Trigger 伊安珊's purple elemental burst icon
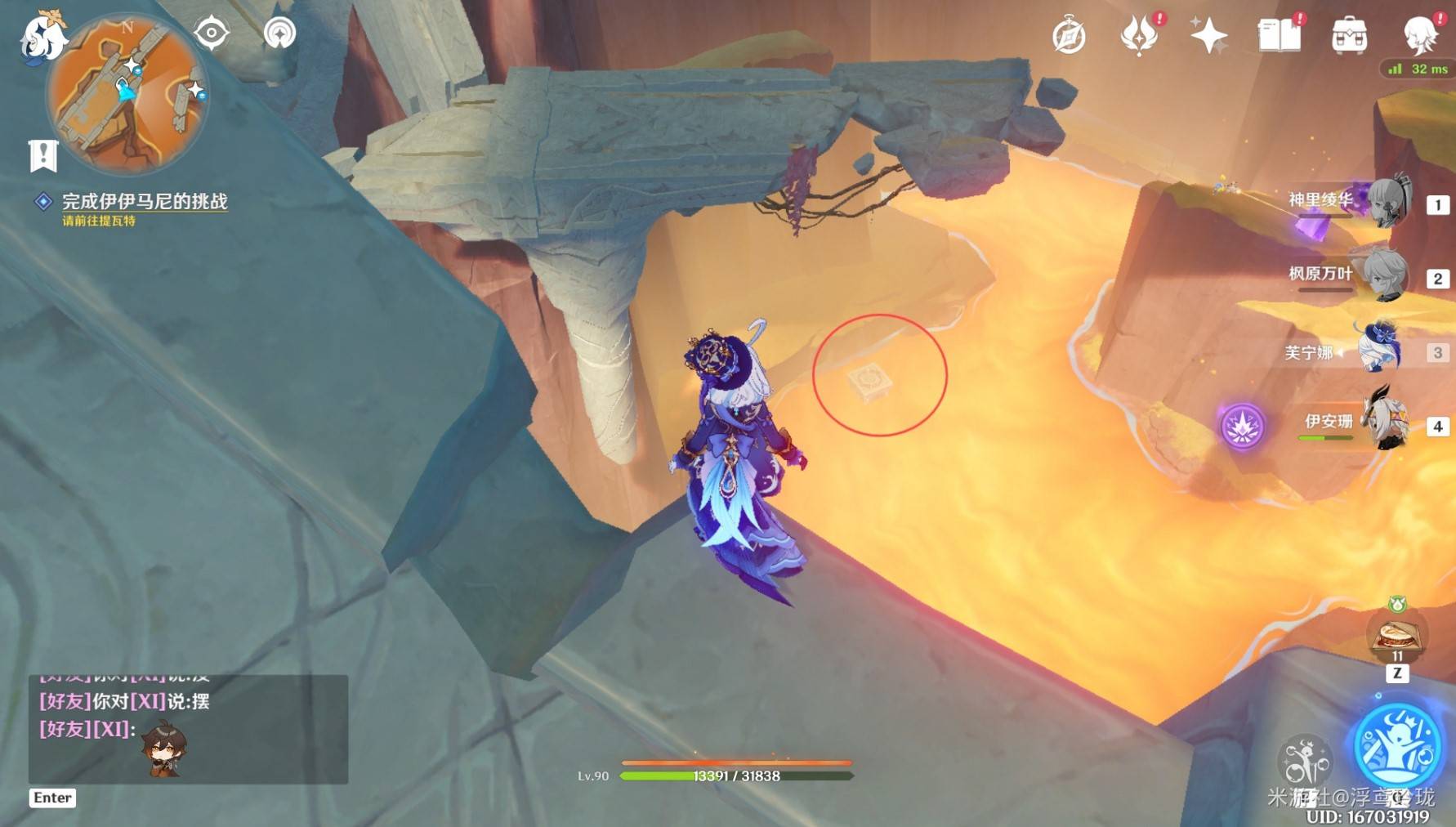This screenshot has height=827, width=1456. (x=1242, y=426)
